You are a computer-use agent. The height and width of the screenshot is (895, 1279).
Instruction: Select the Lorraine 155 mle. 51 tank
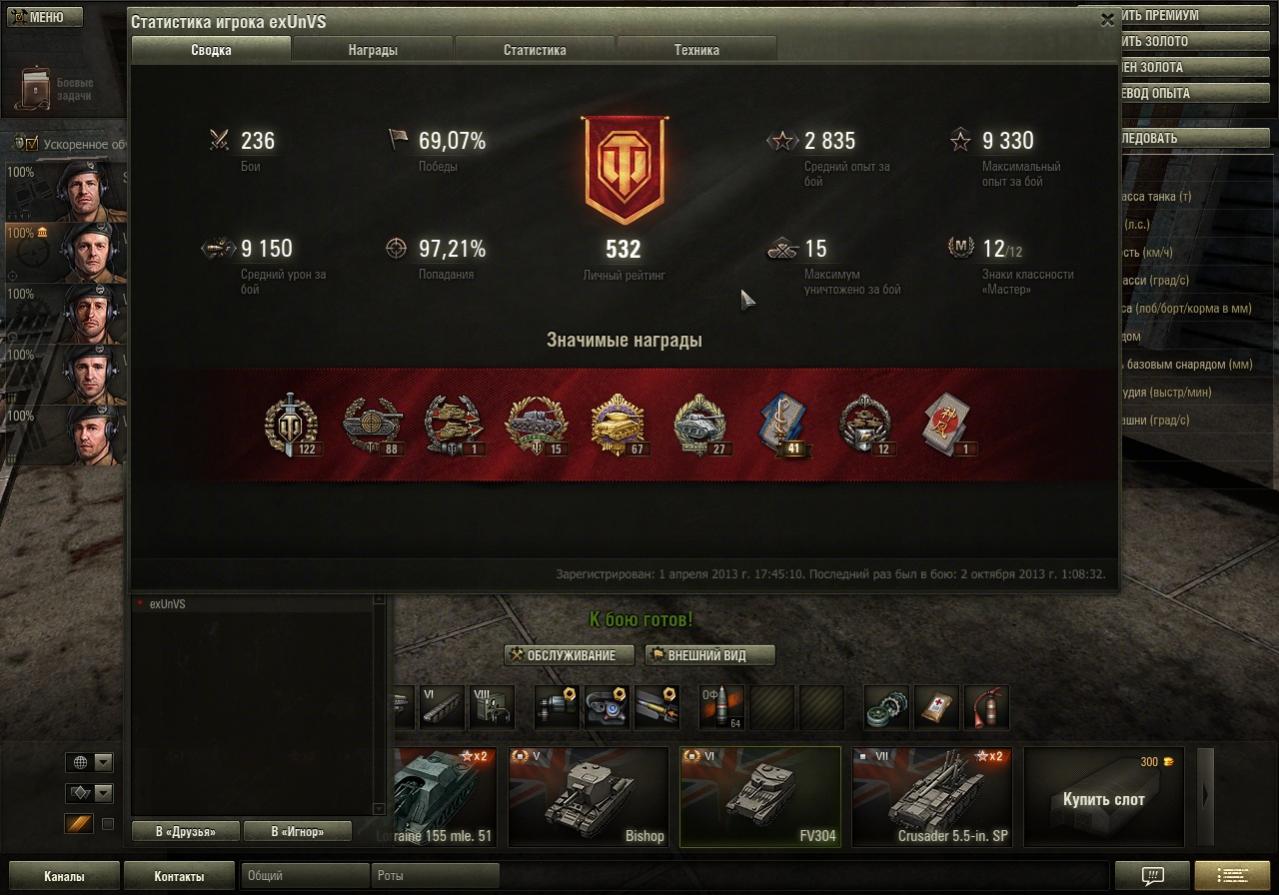(440, 797)
